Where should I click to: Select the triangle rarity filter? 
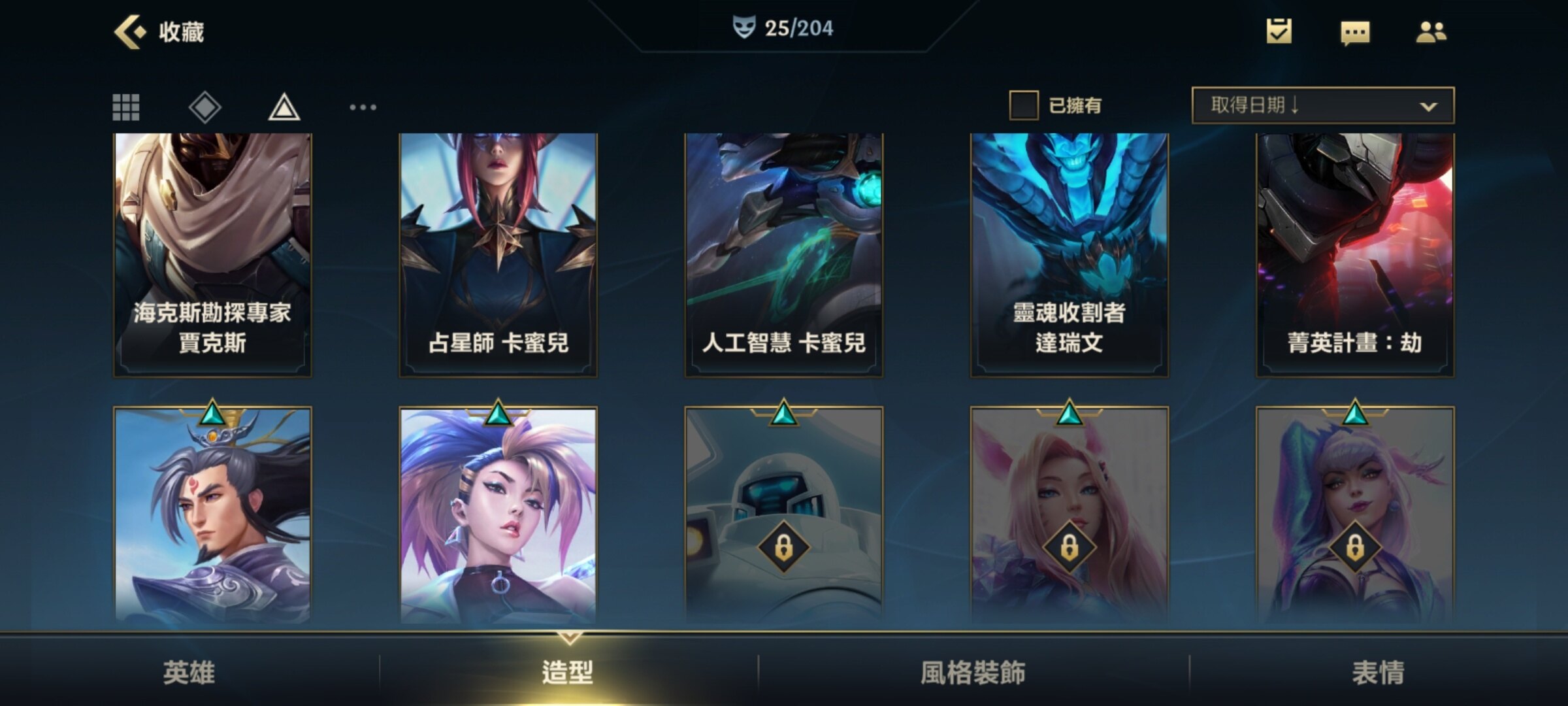coord(284,107)
